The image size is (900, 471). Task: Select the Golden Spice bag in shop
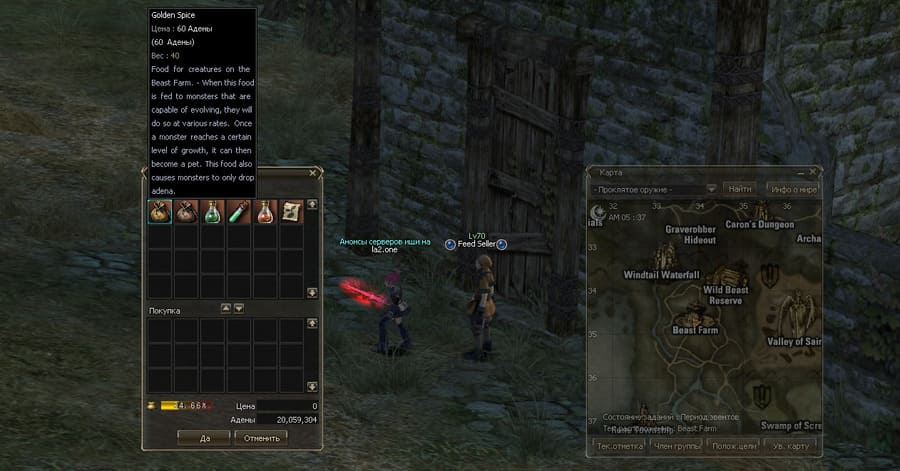[x=160, y=211]
